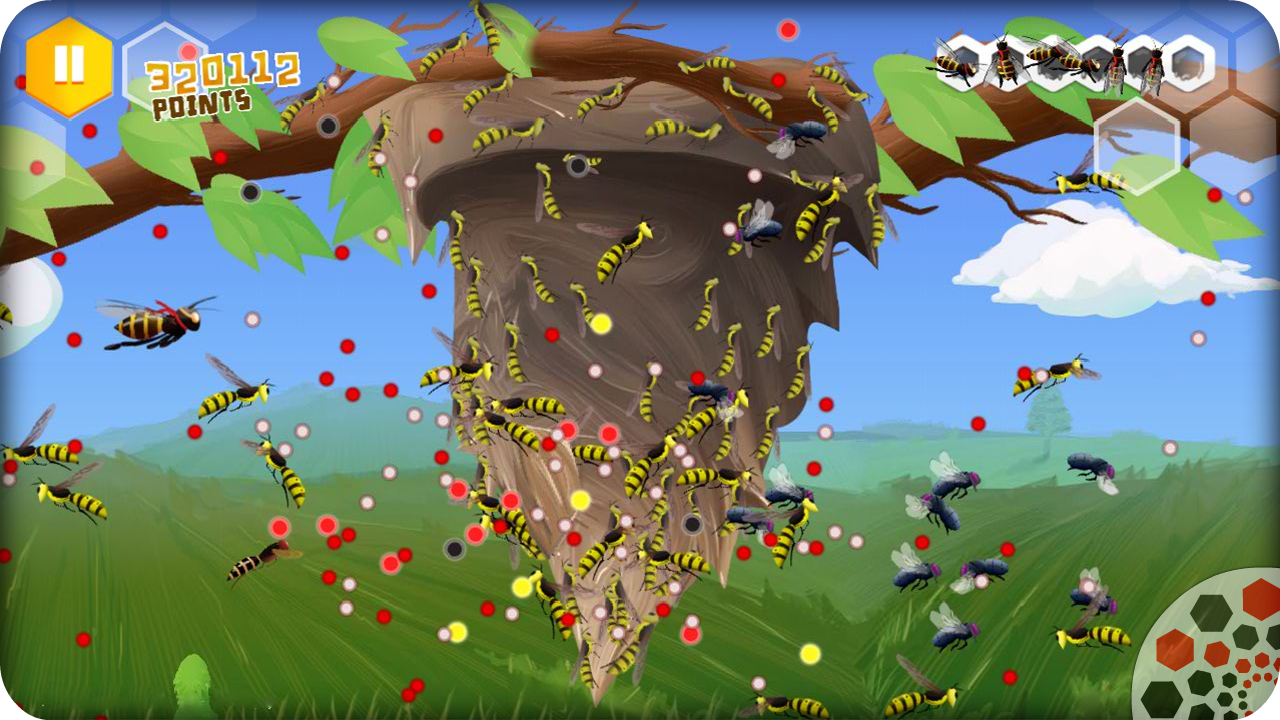Pick the third wasp in the top-right lineup

point(1055,59)
